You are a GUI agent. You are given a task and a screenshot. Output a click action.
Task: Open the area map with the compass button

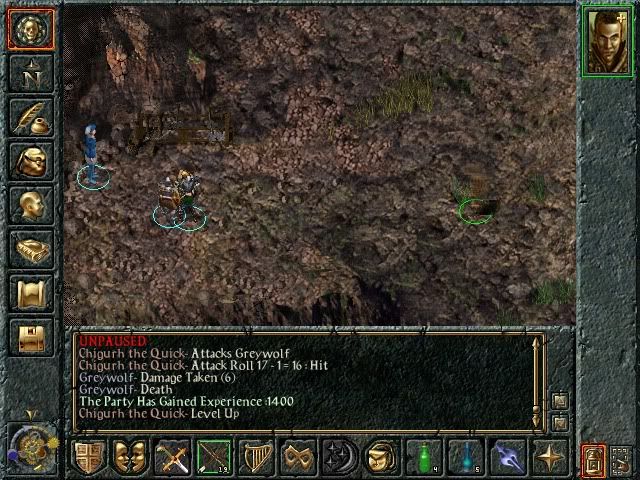29,73
